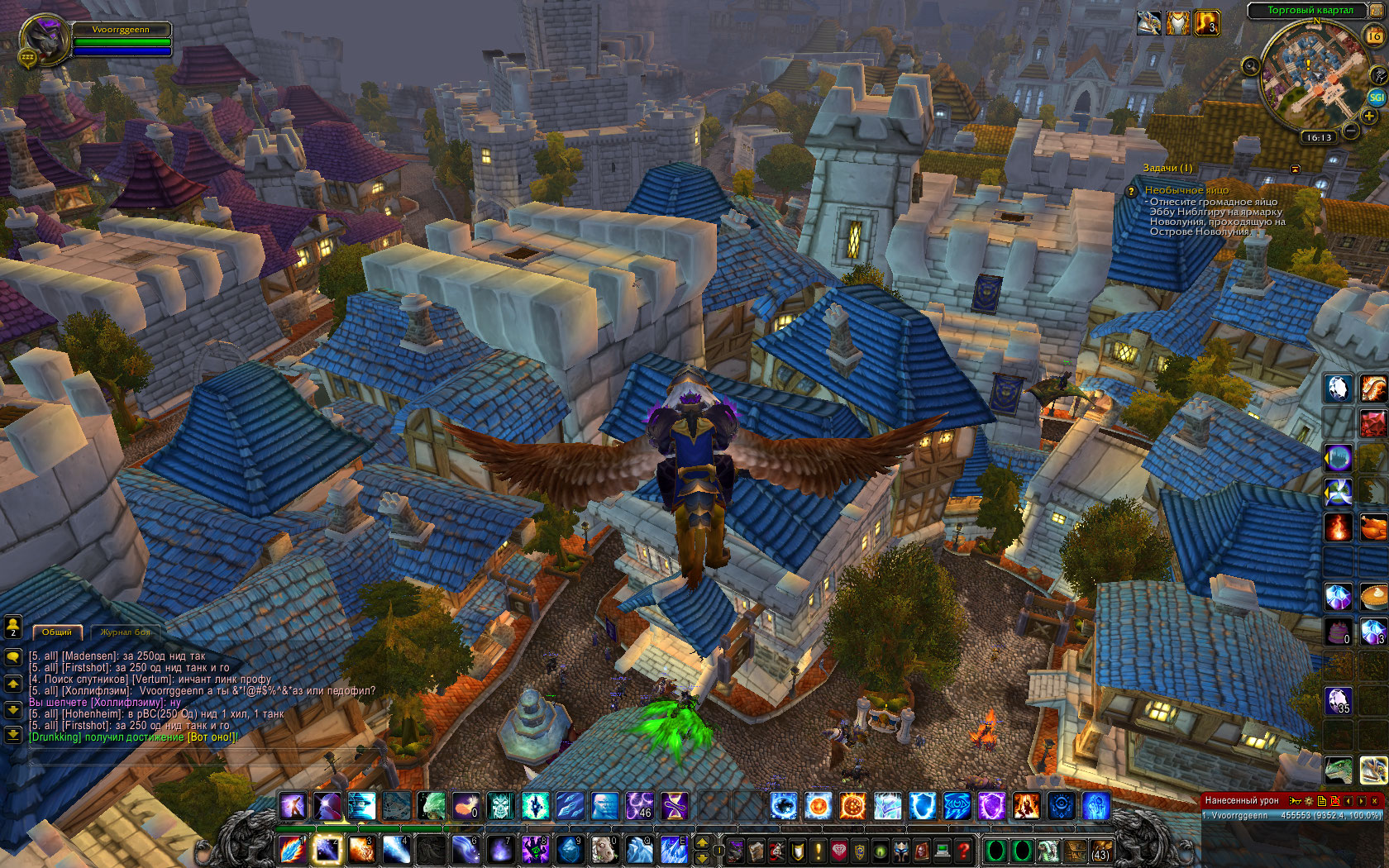Collapse the Задачи objectives tracker

click(x=1296, y=169)
